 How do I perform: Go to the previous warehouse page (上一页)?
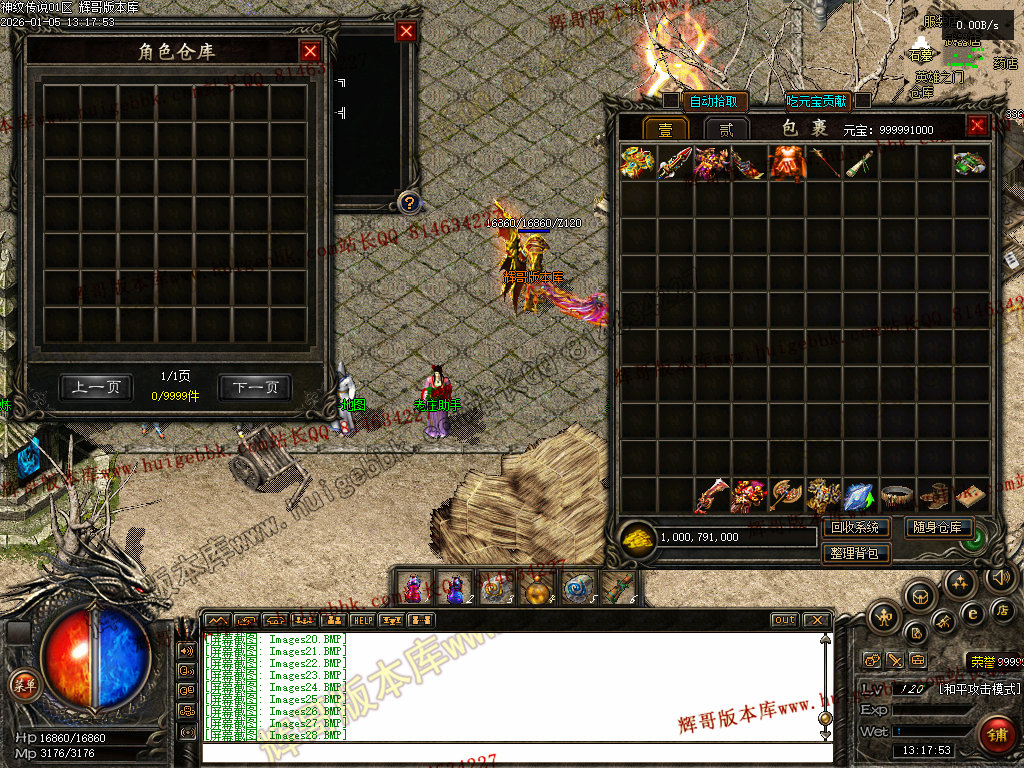point(96,387)
